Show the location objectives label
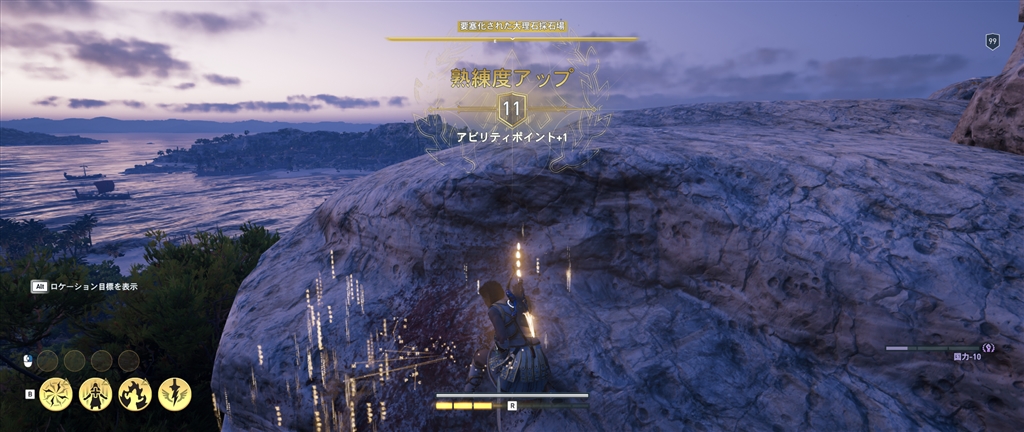This screenshot has height=432, width=1024. click(93, 286)
